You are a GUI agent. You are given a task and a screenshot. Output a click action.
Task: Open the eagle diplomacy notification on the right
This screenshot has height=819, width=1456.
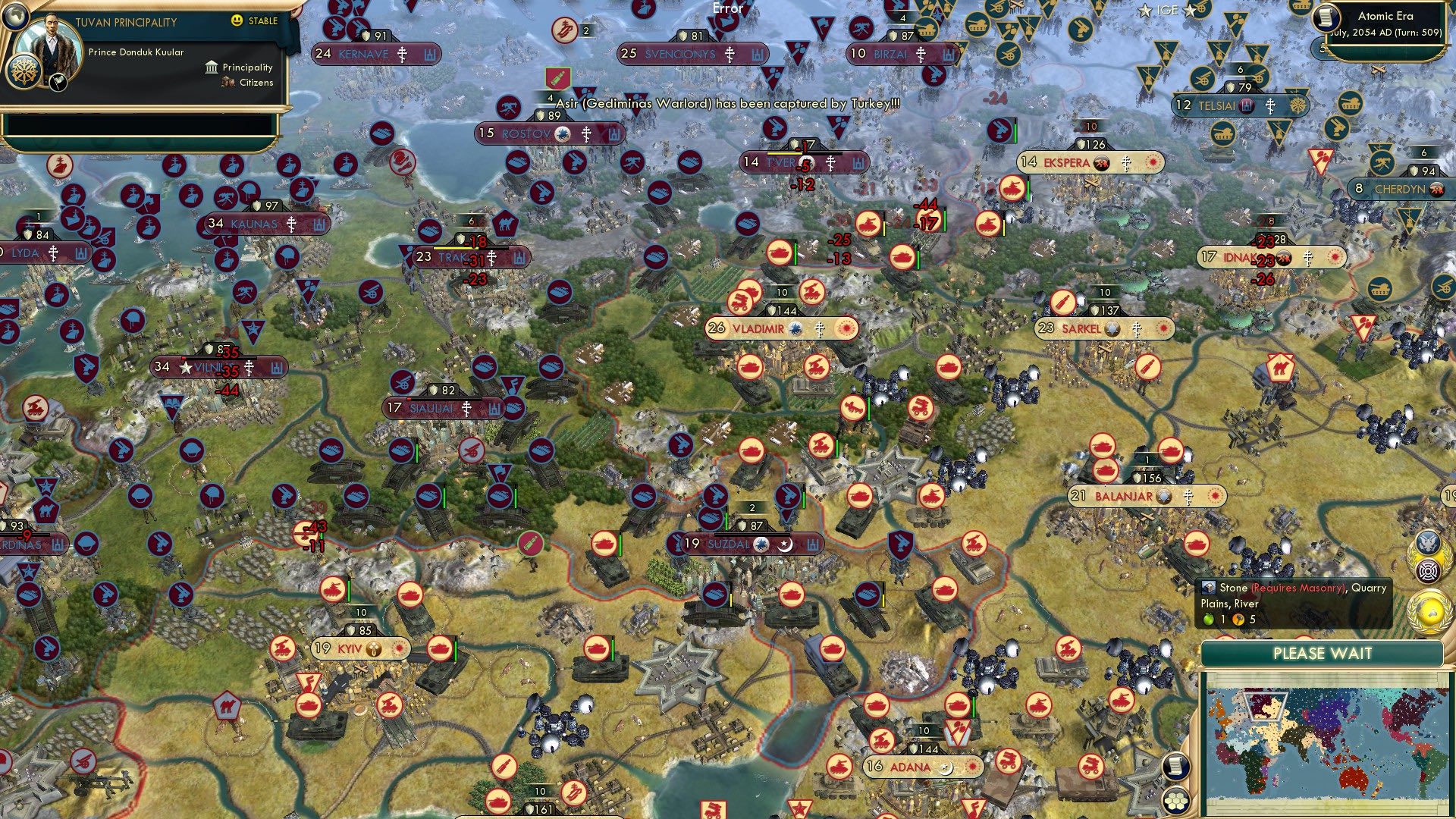[1428, 541]
